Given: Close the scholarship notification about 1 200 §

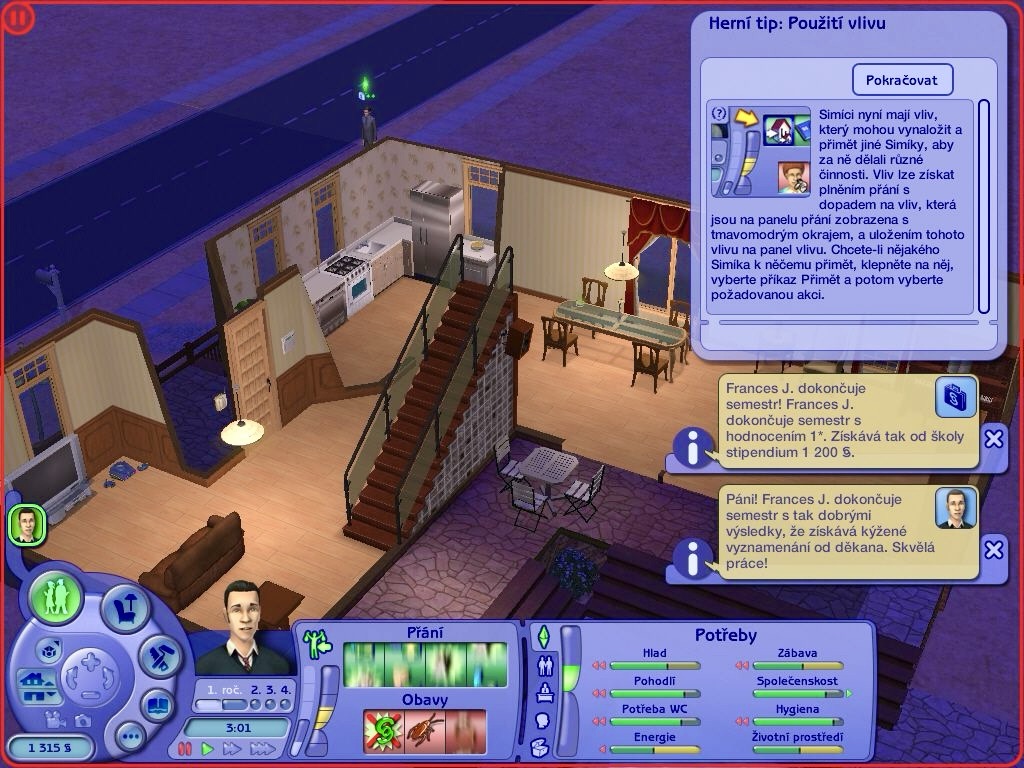Looking at the screenshot, I should pyautogui.click(x=993, y=438).
